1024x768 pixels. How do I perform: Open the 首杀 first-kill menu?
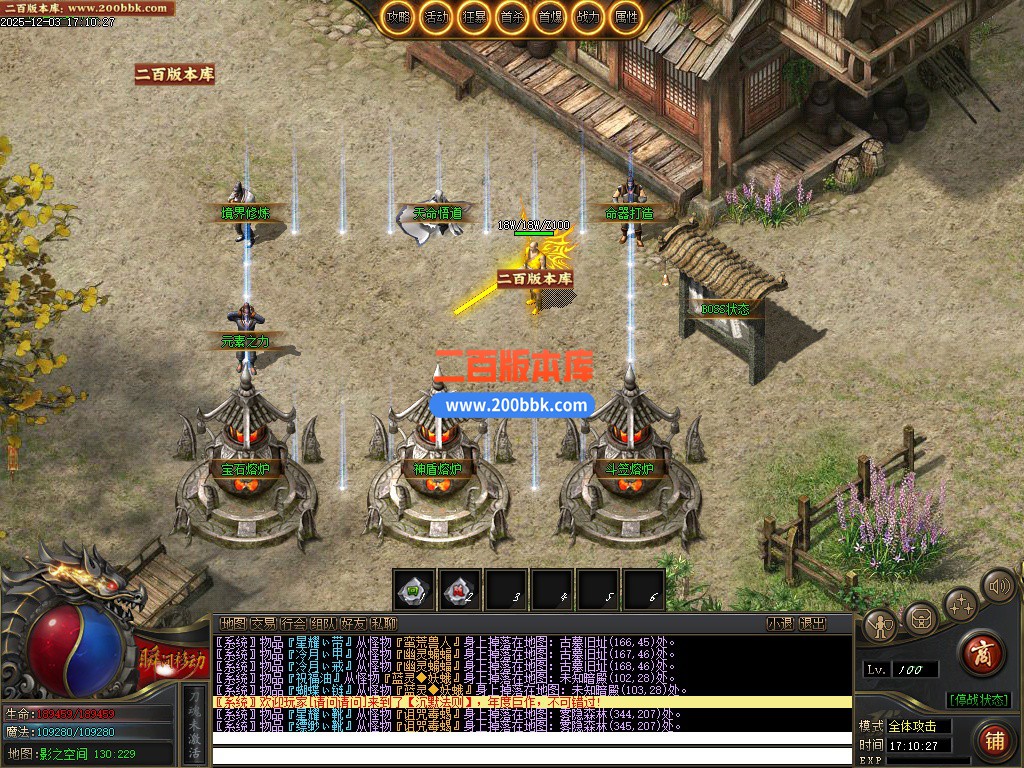coord(511,17)
